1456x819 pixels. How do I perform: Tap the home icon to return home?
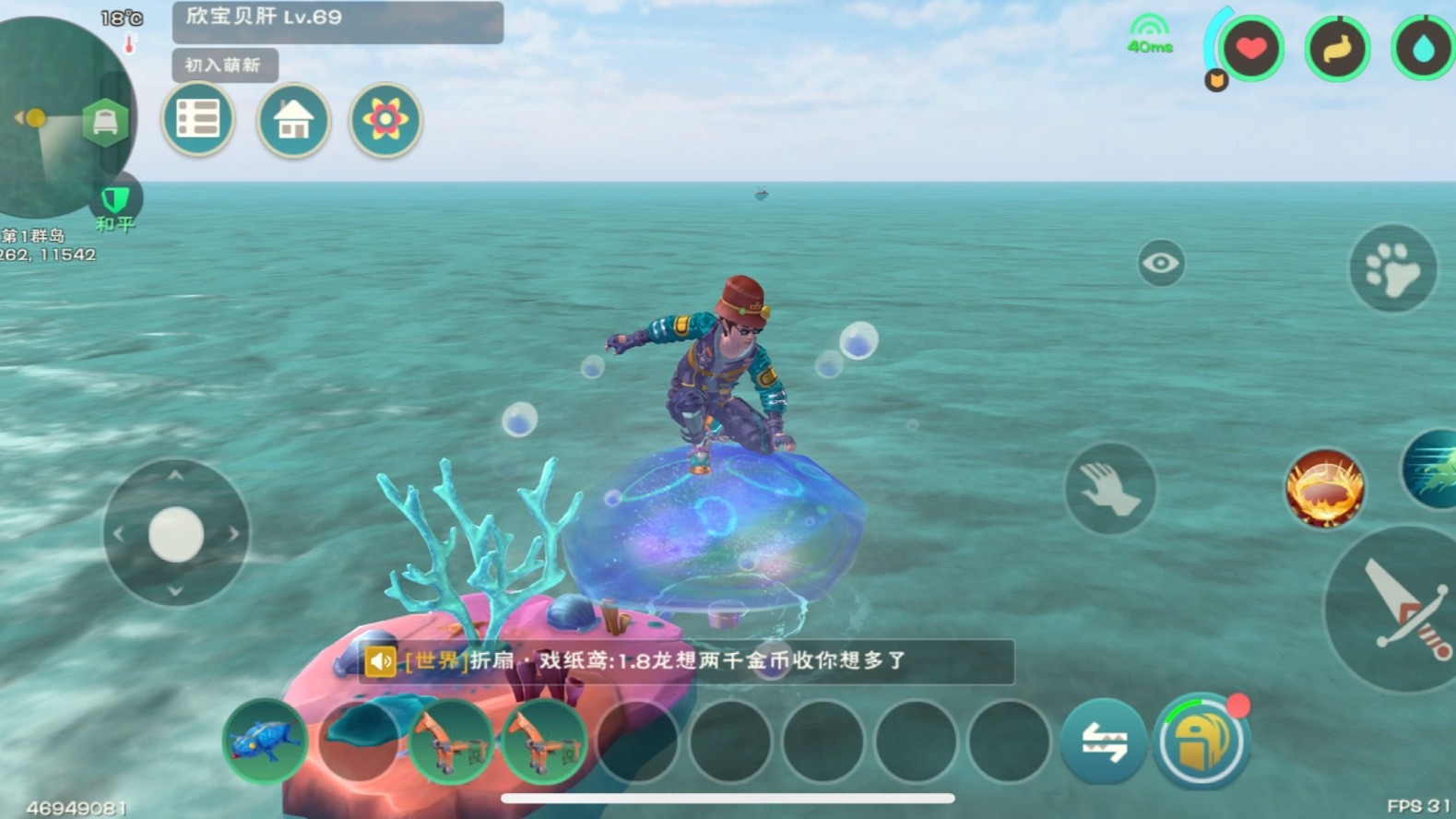tap(293, 121)
